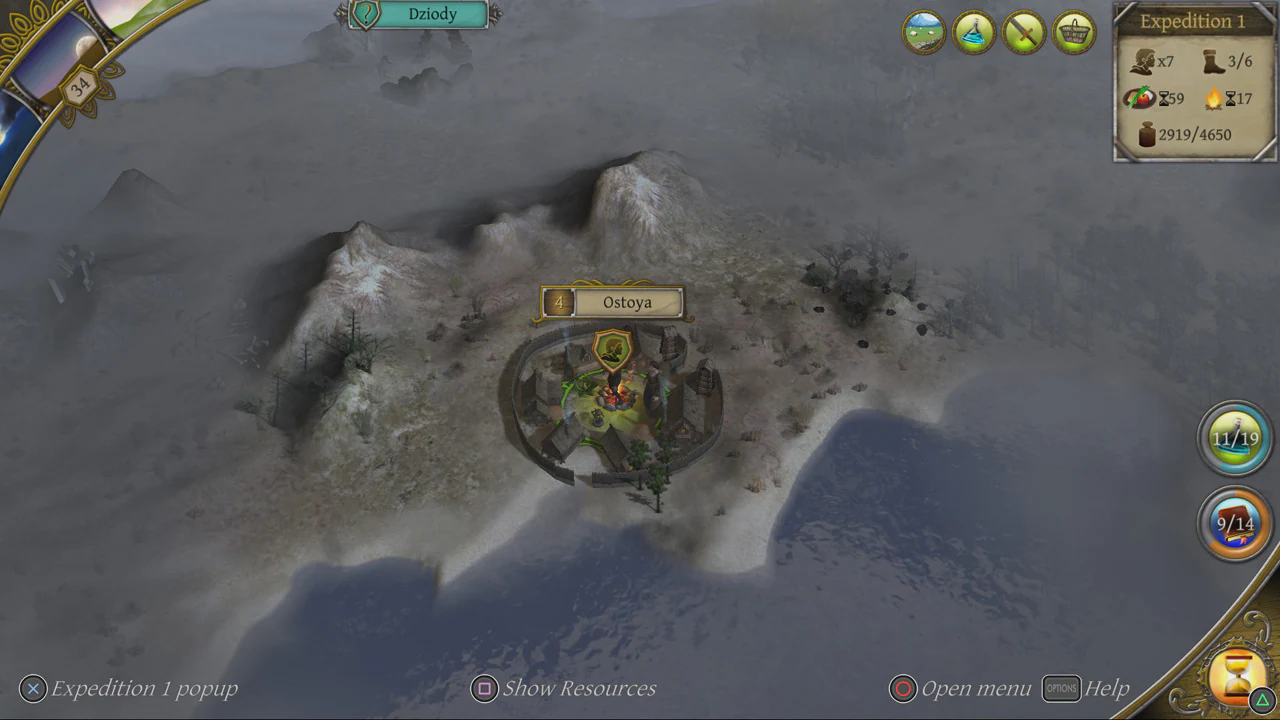Click the book lore progress circle 9/14
1280x720 pixels.
pyautogui.click(x=1234, y=523)
